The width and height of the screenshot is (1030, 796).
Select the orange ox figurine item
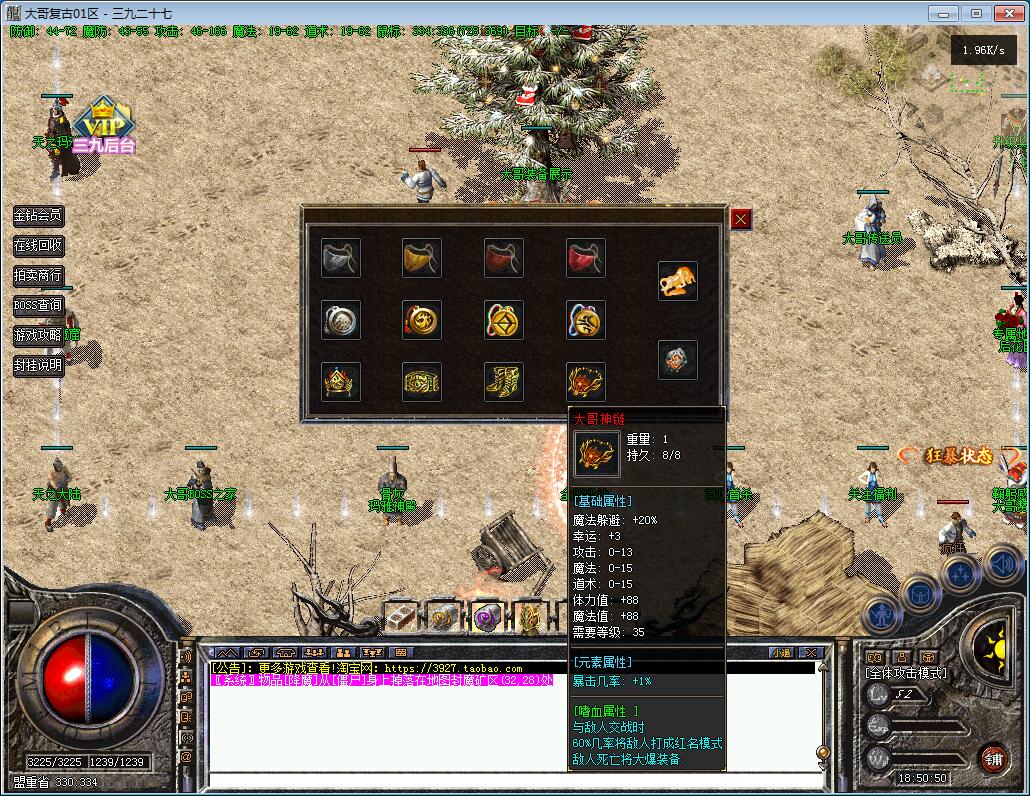pos(678,281)
